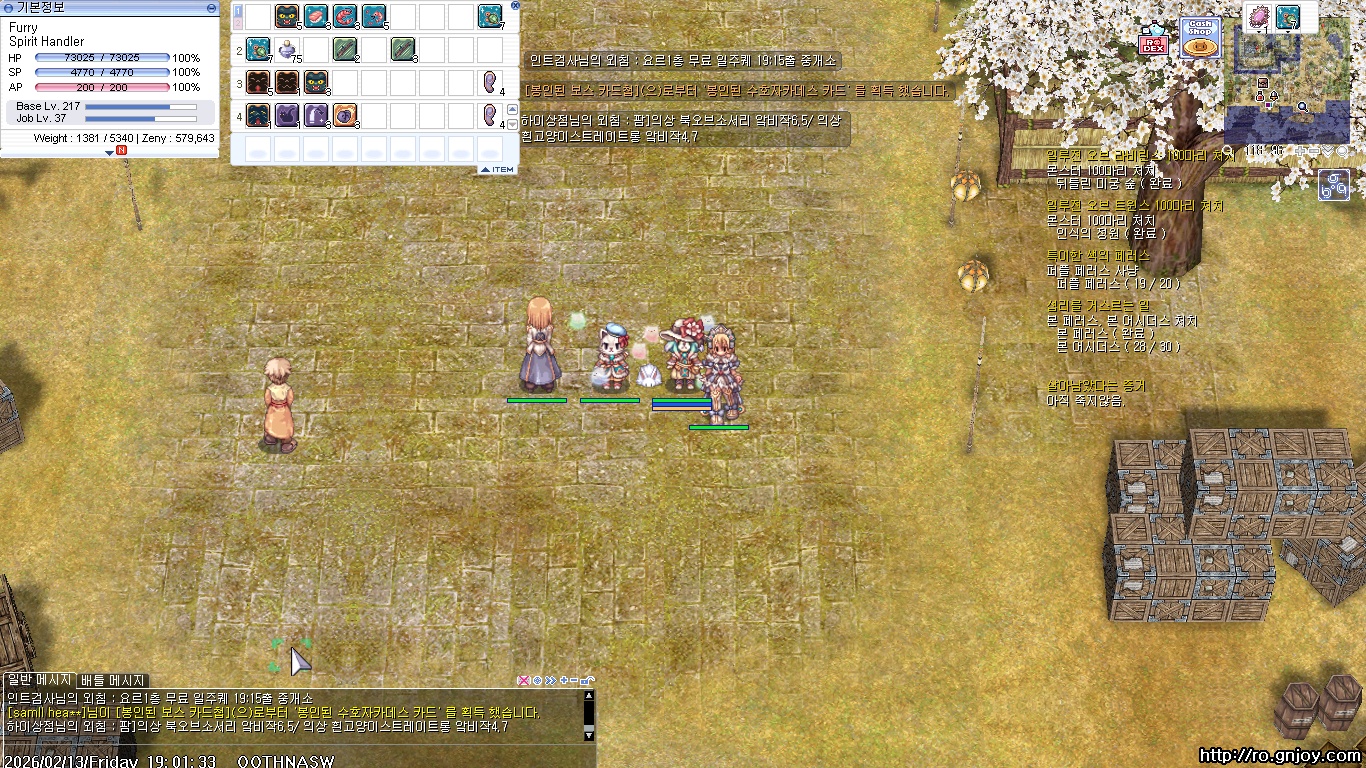This screenshot has width=1366, height=768.
Task: Click the magnifying glass marker on minimap
Action: pyautogui.click(x=1303, y=106)
